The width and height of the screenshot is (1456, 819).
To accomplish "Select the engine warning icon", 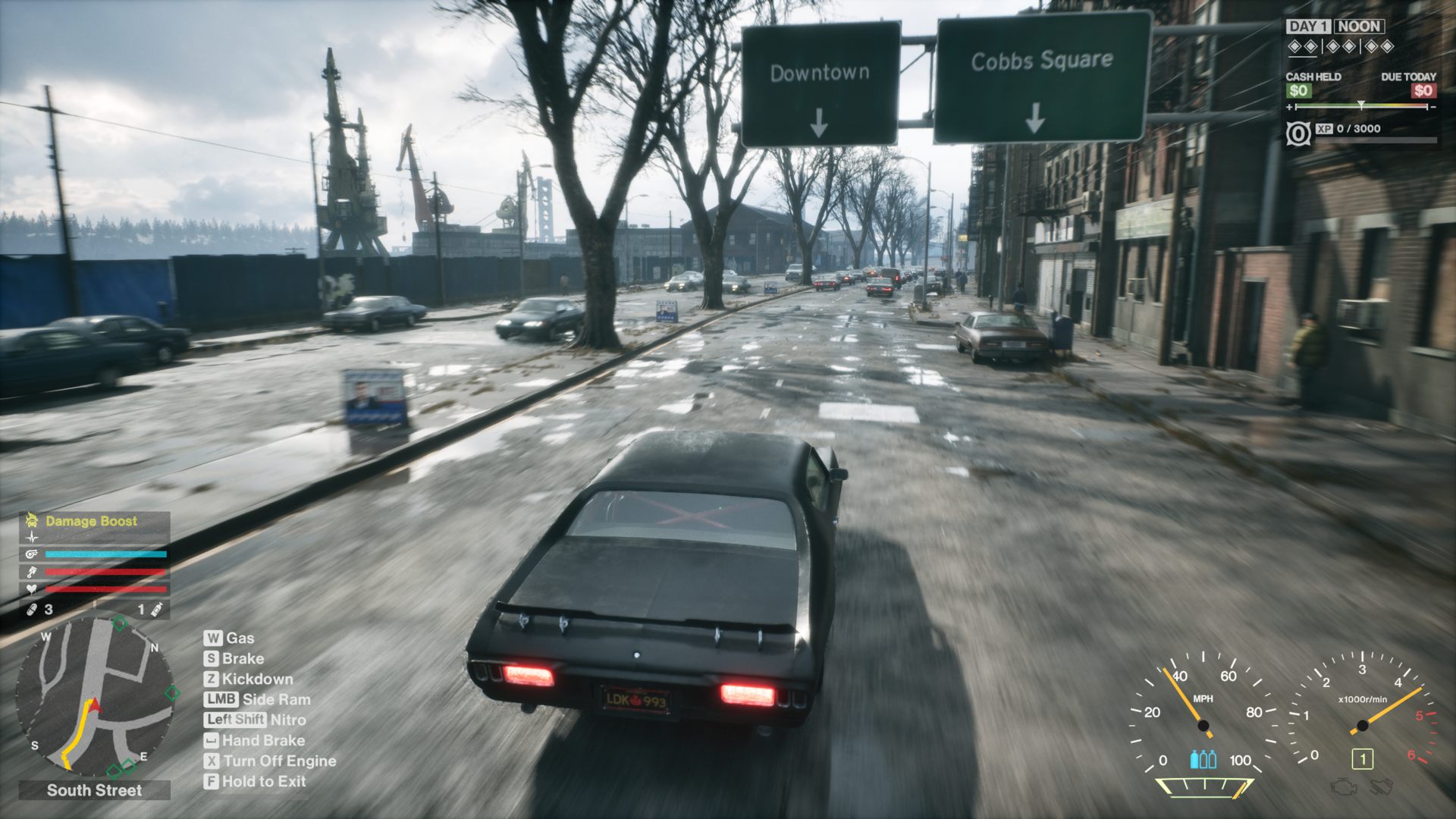I will 1343,786.
